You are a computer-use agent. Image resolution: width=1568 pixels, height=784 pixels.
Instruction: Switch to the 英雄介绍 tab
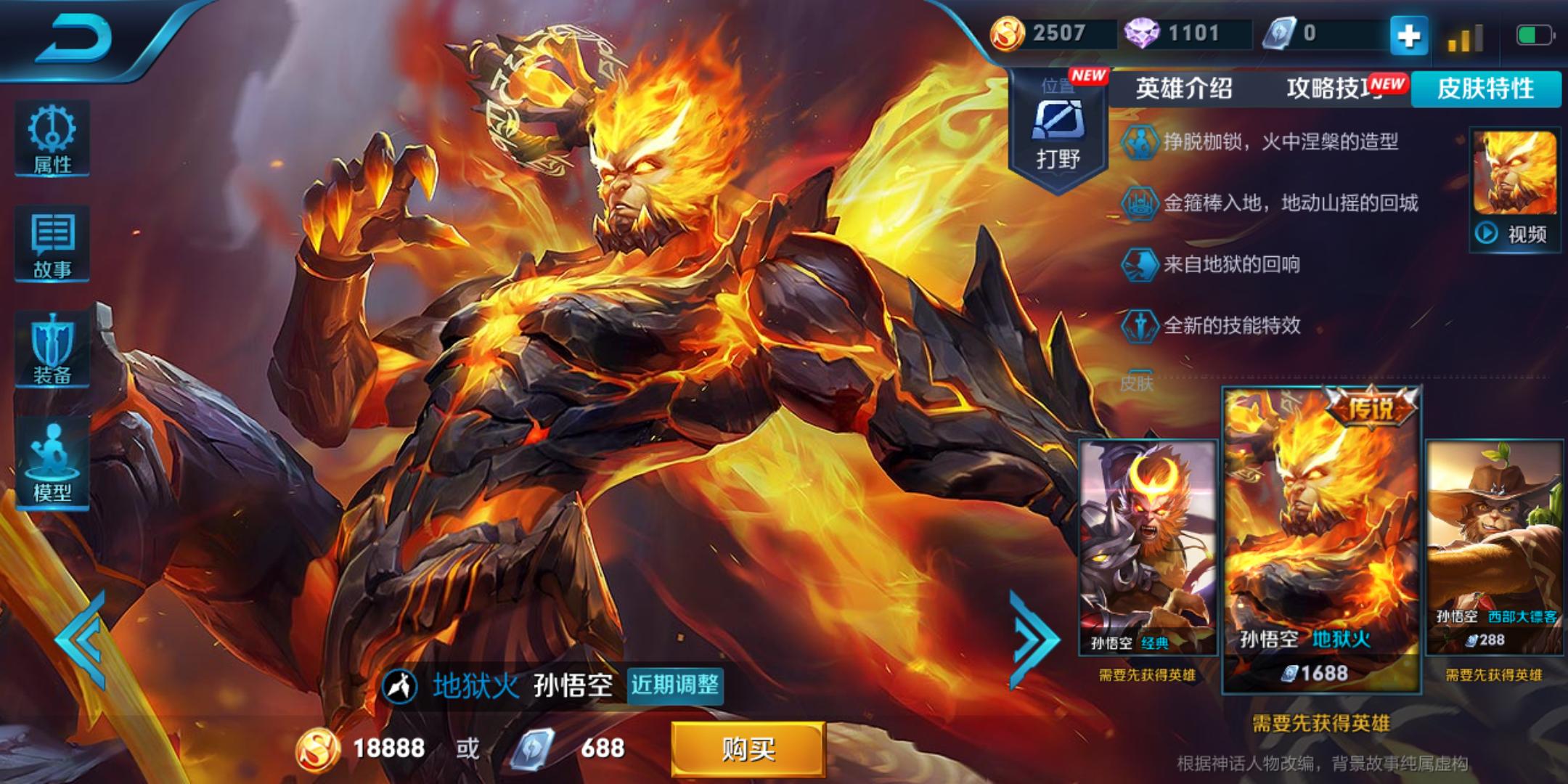pyautogui.click(x=1184, y=89)
